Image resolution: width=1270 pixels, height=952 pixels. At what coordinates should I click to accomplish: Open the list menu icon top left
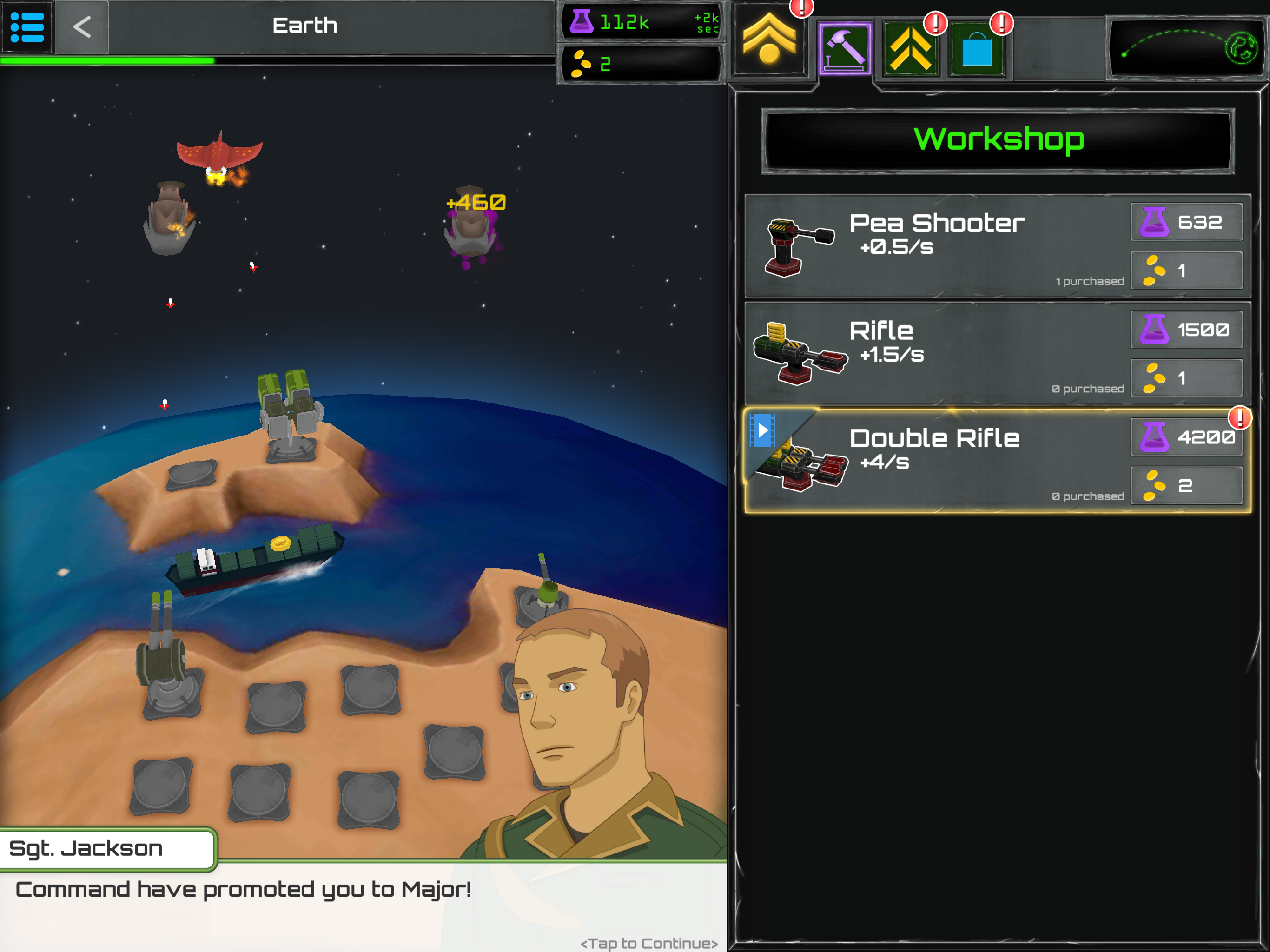pos(26,26)
